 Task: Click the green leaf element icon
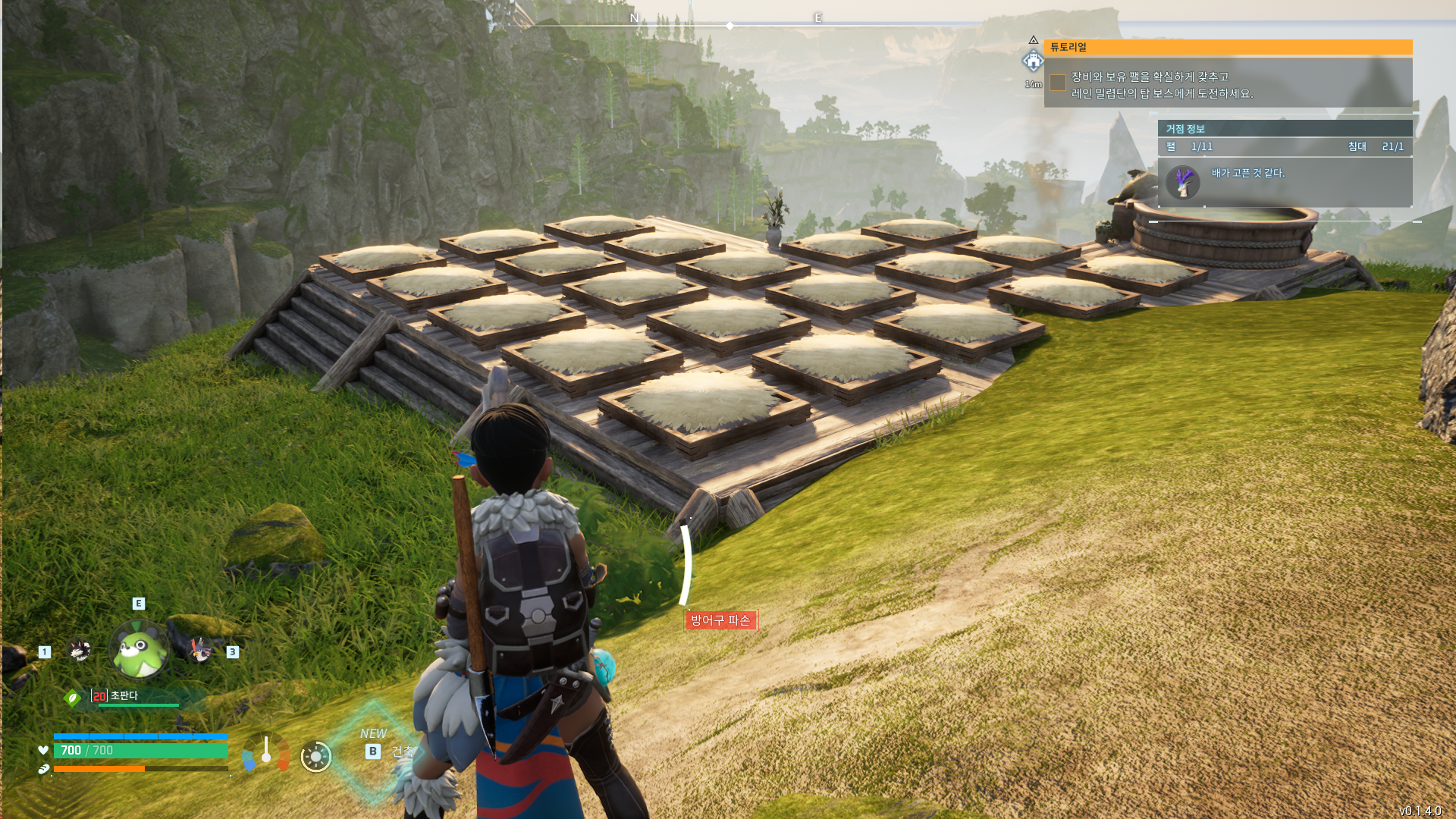coord(73,698)
